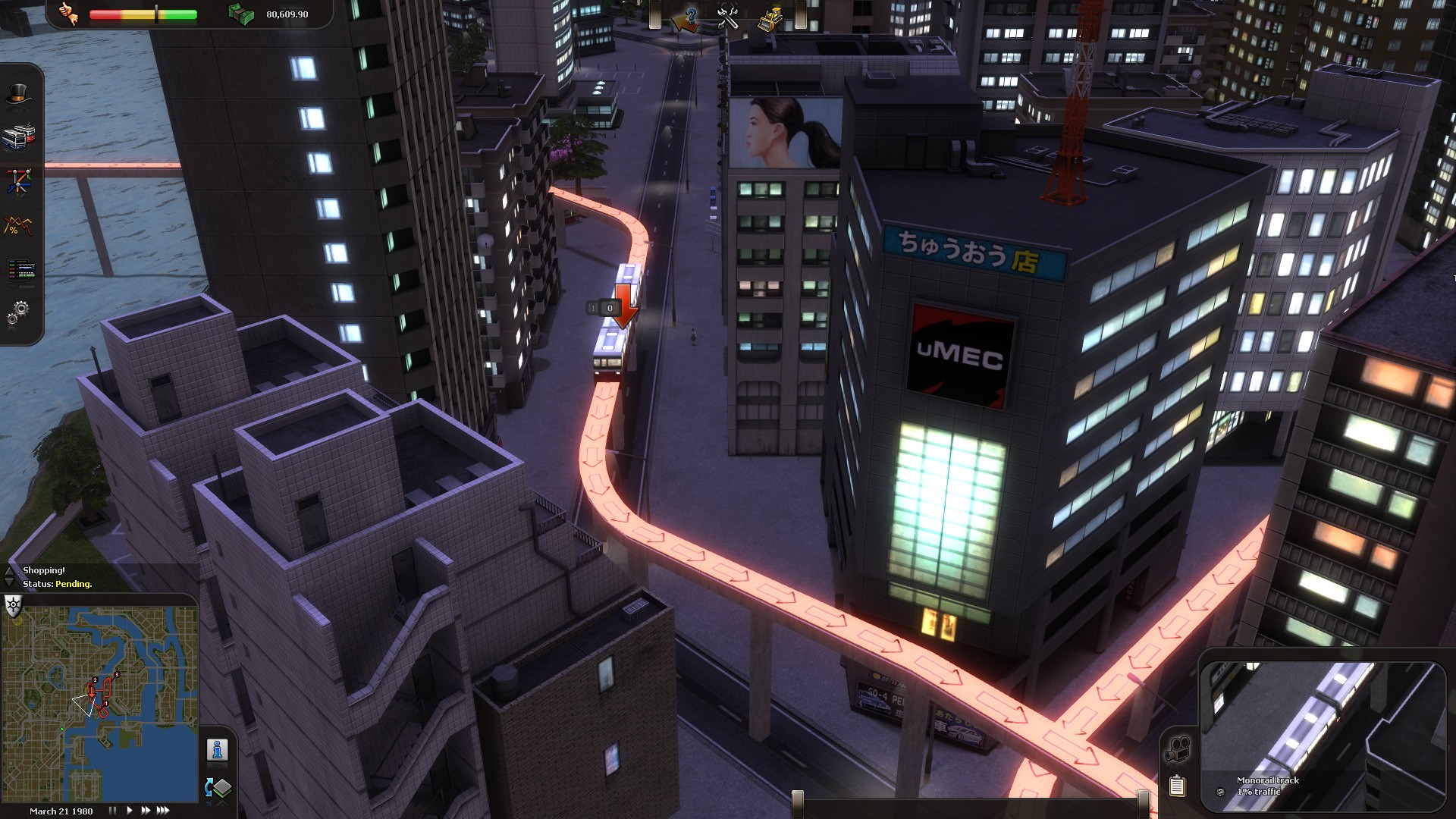
Task: Select the bulldozer demolish tool
Action: [770, 17]
